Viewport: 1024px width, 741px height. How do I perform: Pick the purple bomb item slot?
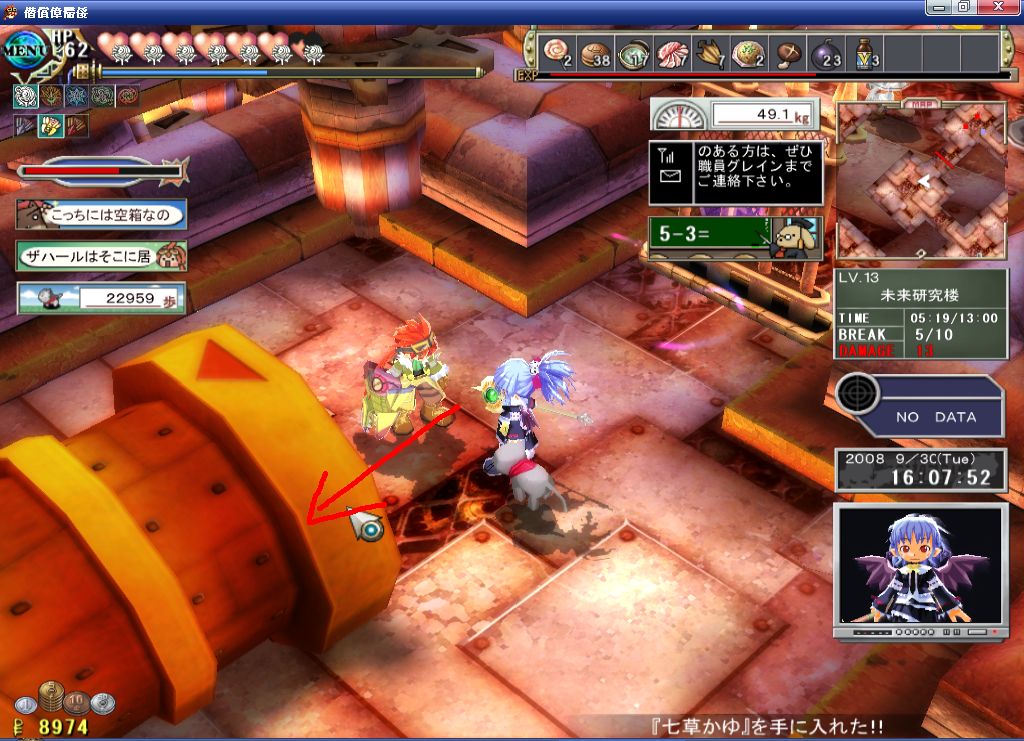(827, 52)
